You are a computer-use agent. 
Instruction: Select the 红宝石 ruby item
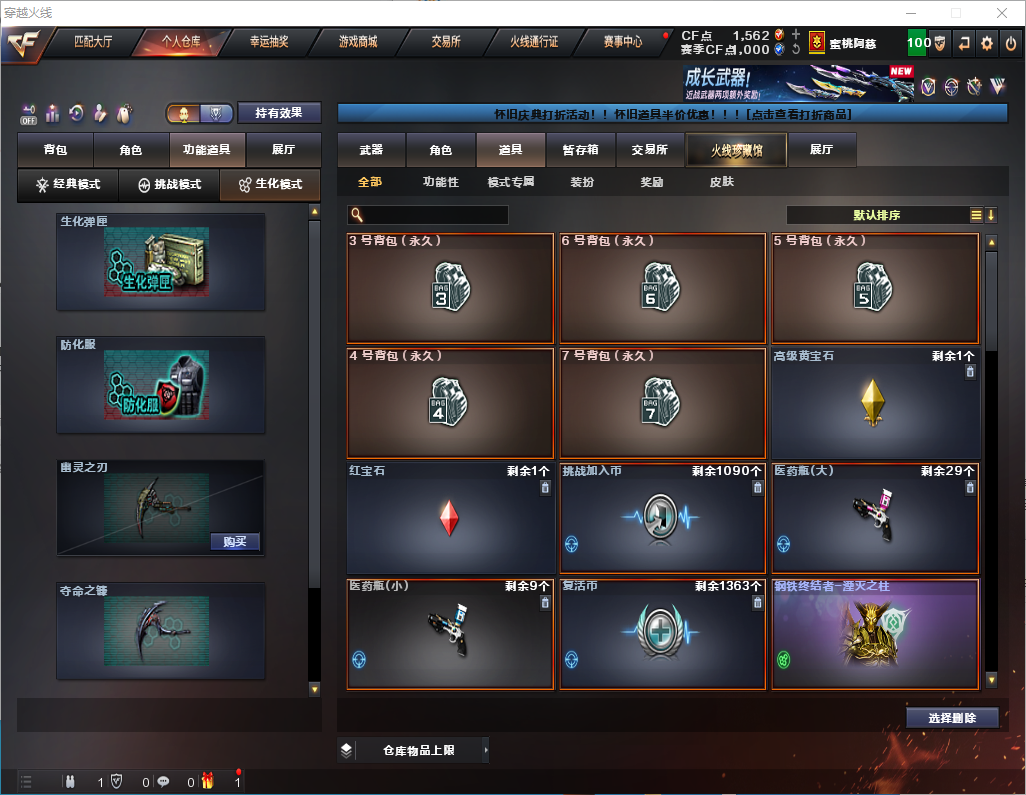(x=450, y=518)
